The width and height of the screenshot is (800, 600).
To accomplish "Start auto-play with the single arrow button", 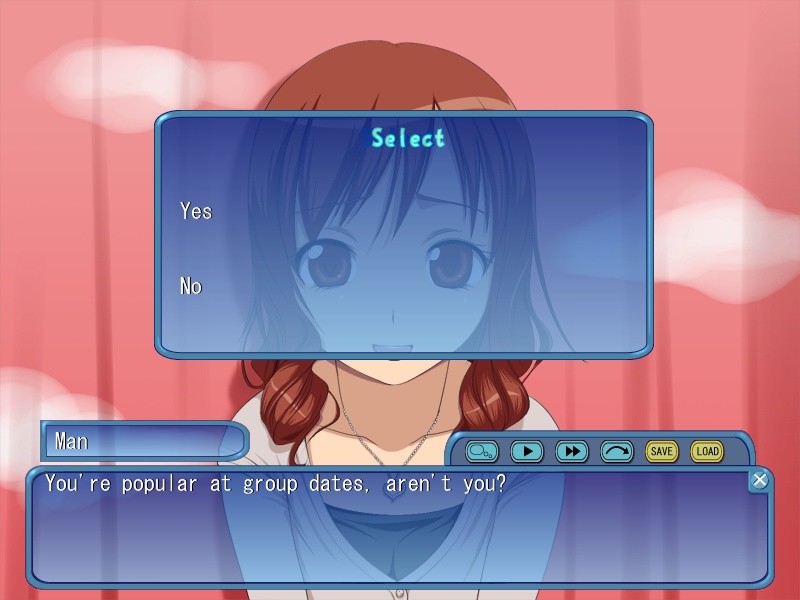I will [526, 451].
